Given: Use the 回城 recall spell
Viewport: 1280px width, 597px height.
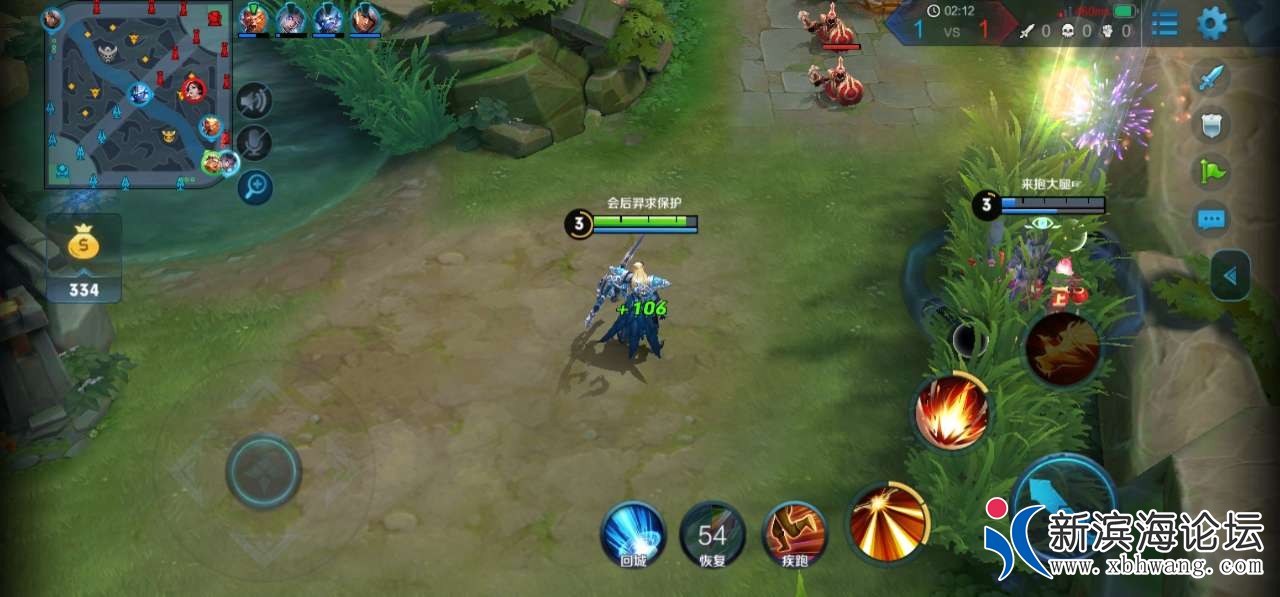Looking at the screenshot, I should [633, 534].
